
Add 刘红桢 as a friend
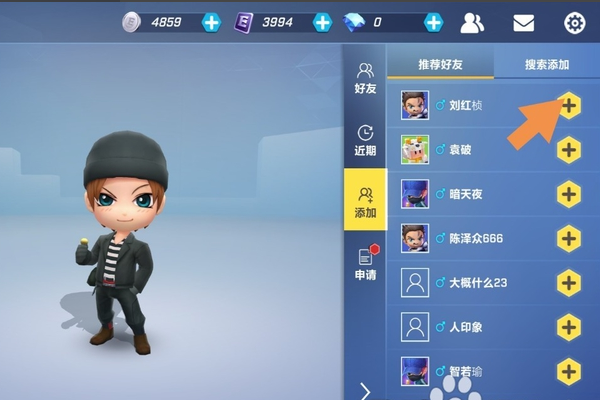click(569, 105)
